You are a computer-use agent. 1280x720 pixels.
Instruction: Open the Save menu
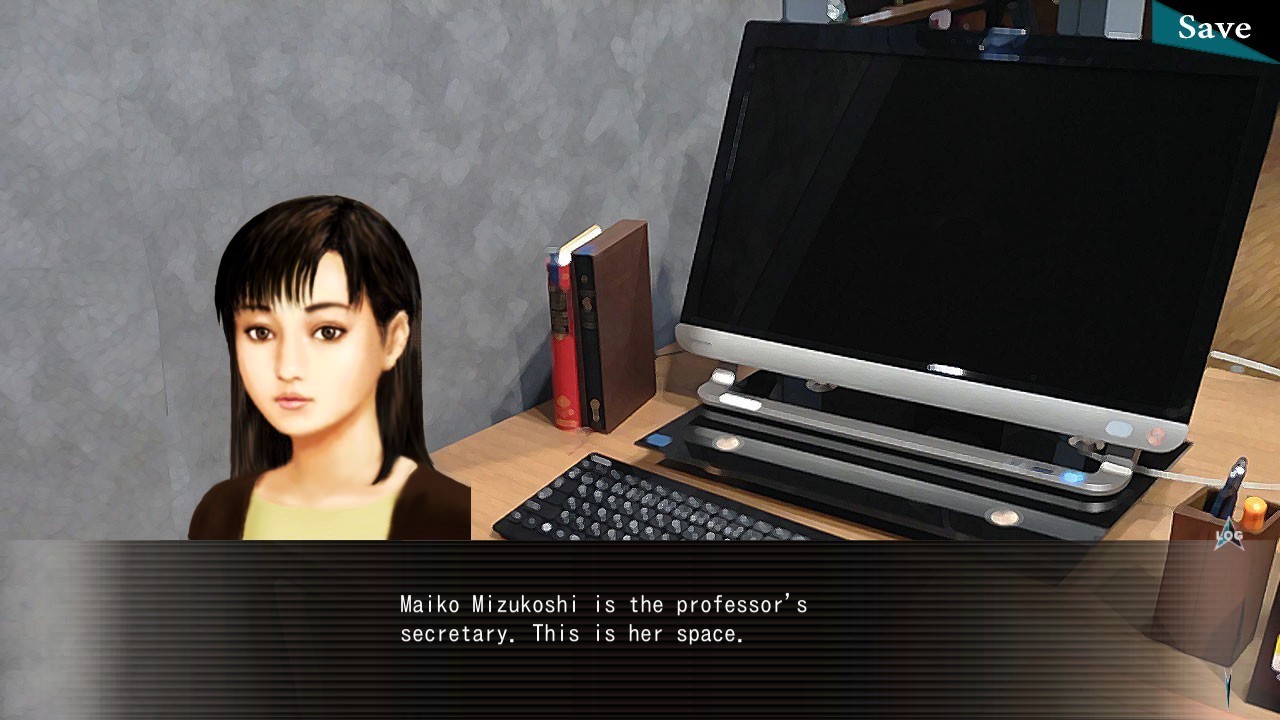pos(1214,27)
